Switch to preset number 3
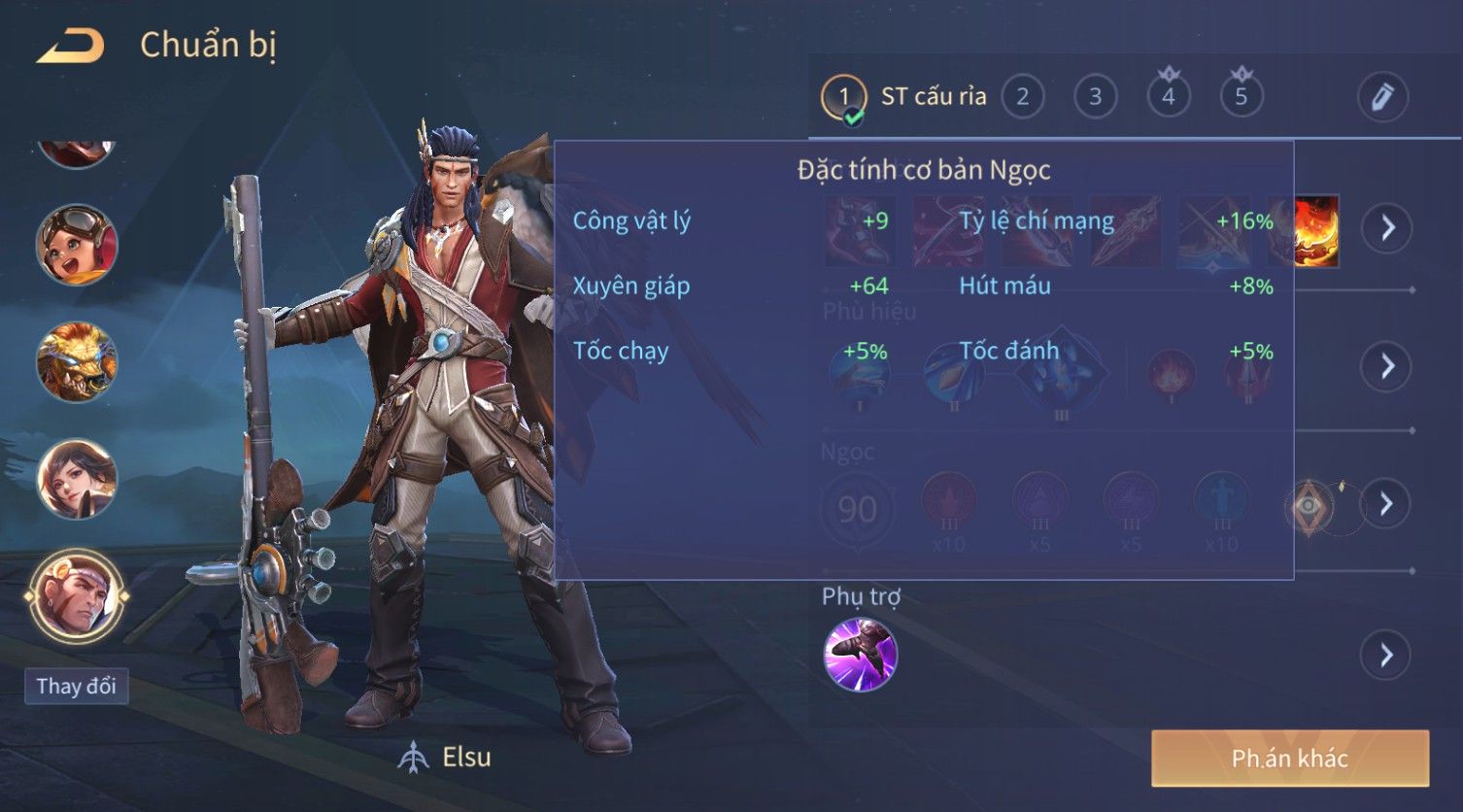 1095,97
